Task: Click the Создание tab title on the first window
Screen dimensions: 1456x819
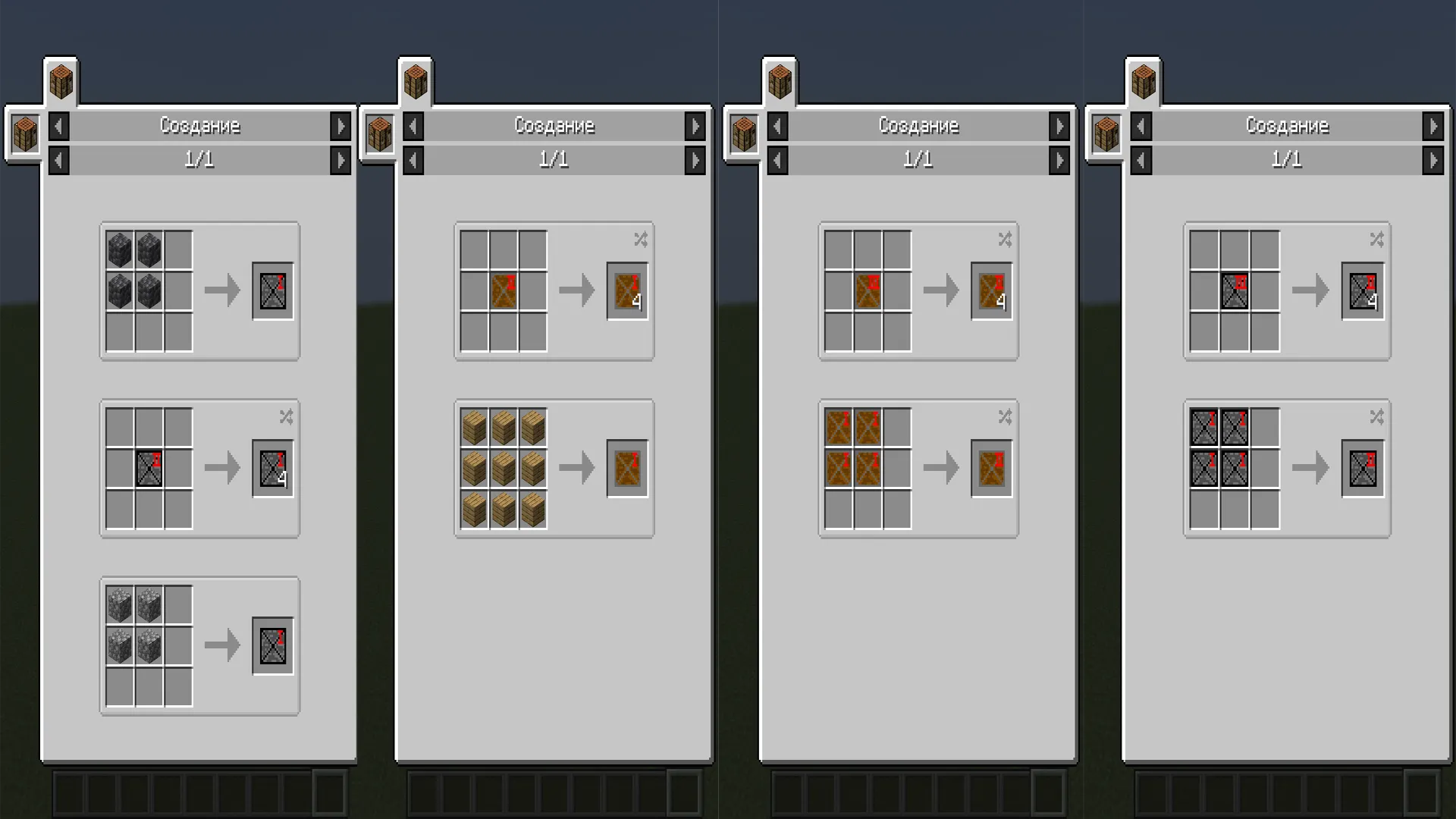Action: [199, 126]
